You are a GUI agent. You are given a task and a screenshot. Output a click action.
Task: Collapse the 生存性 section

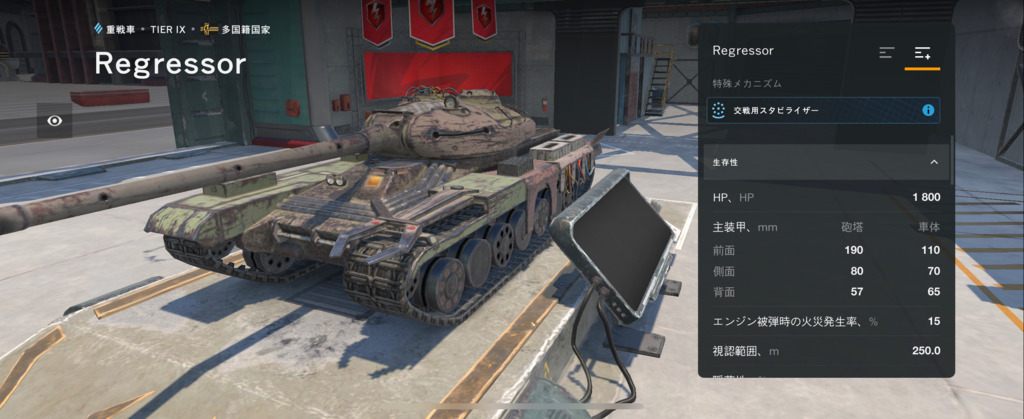[x=933, y=161]
